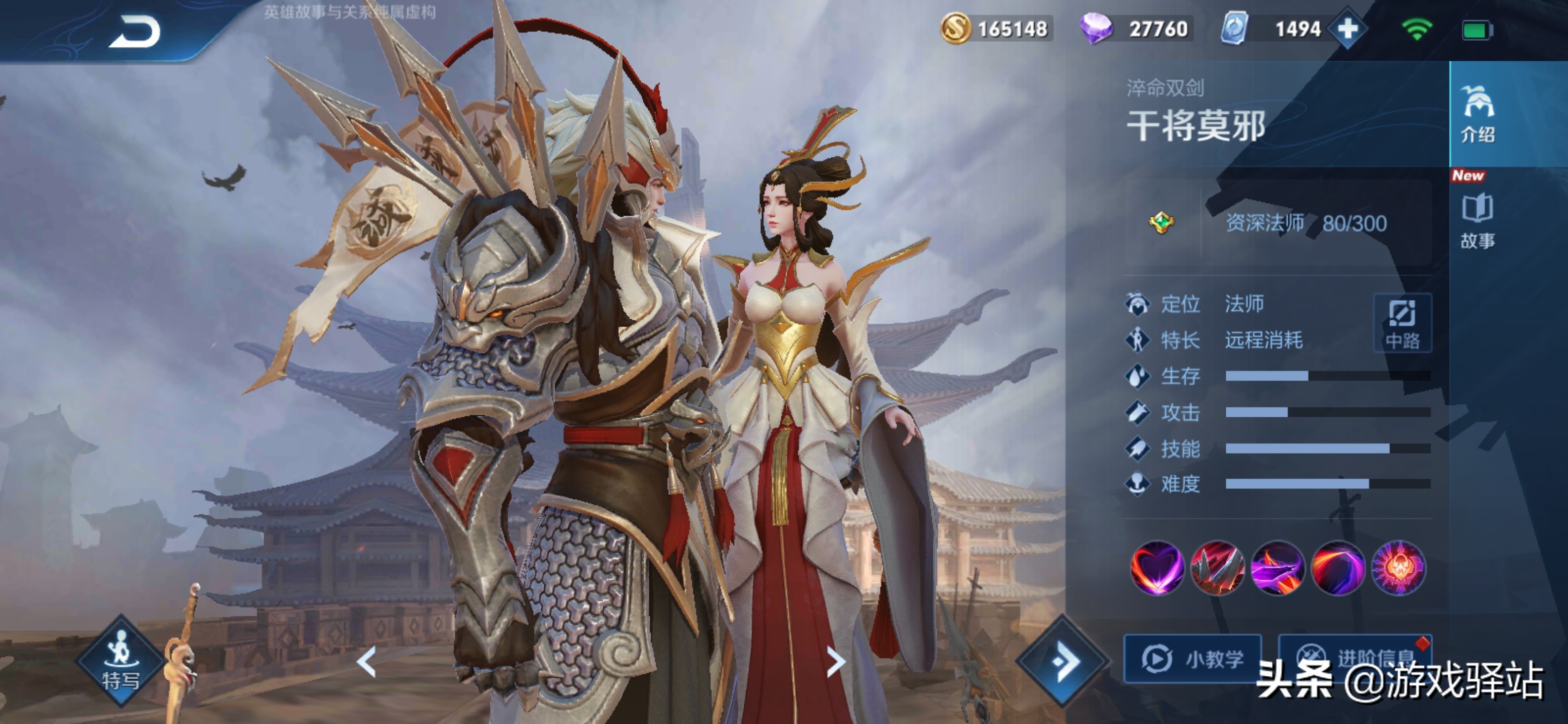Click the 中路 lane recommendation button
Viewport: 1568px width, 724px height.
coord(1403,323)
